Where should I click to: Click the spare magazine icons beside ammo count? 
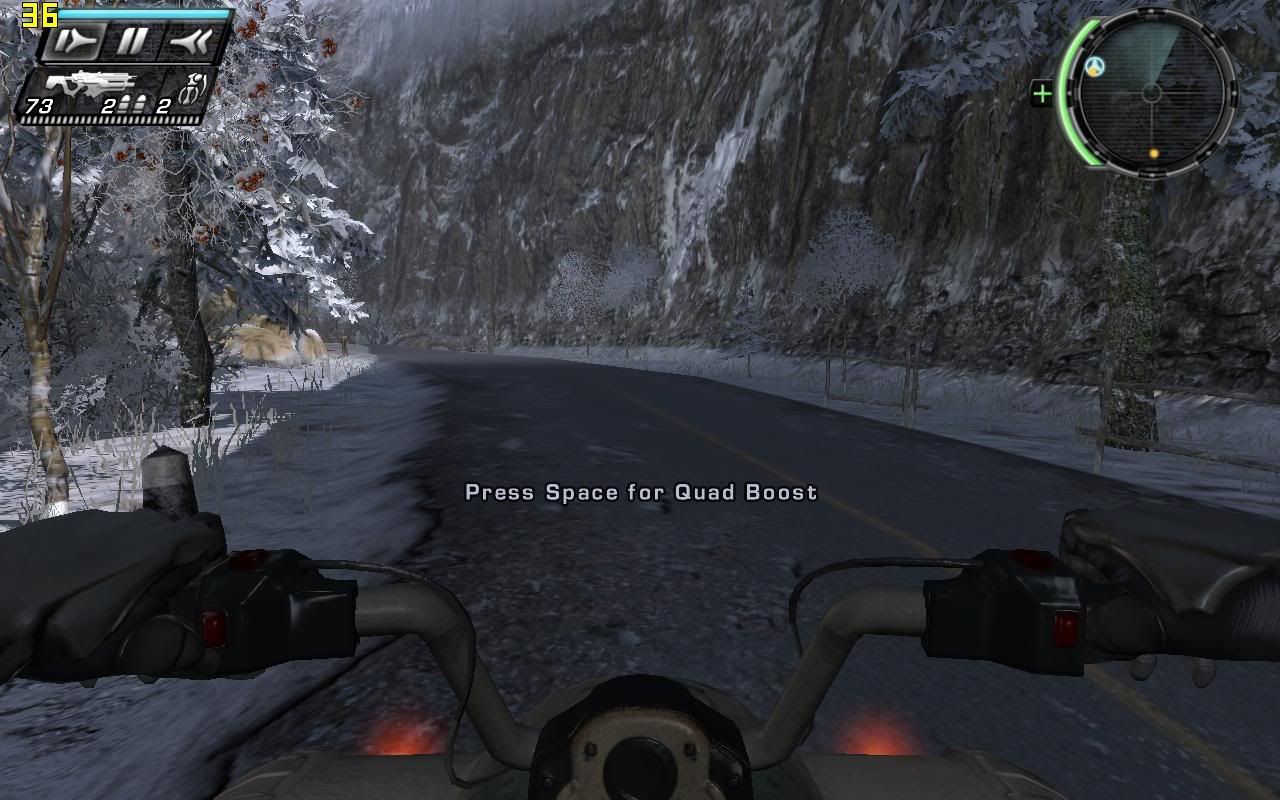(134, 102)
